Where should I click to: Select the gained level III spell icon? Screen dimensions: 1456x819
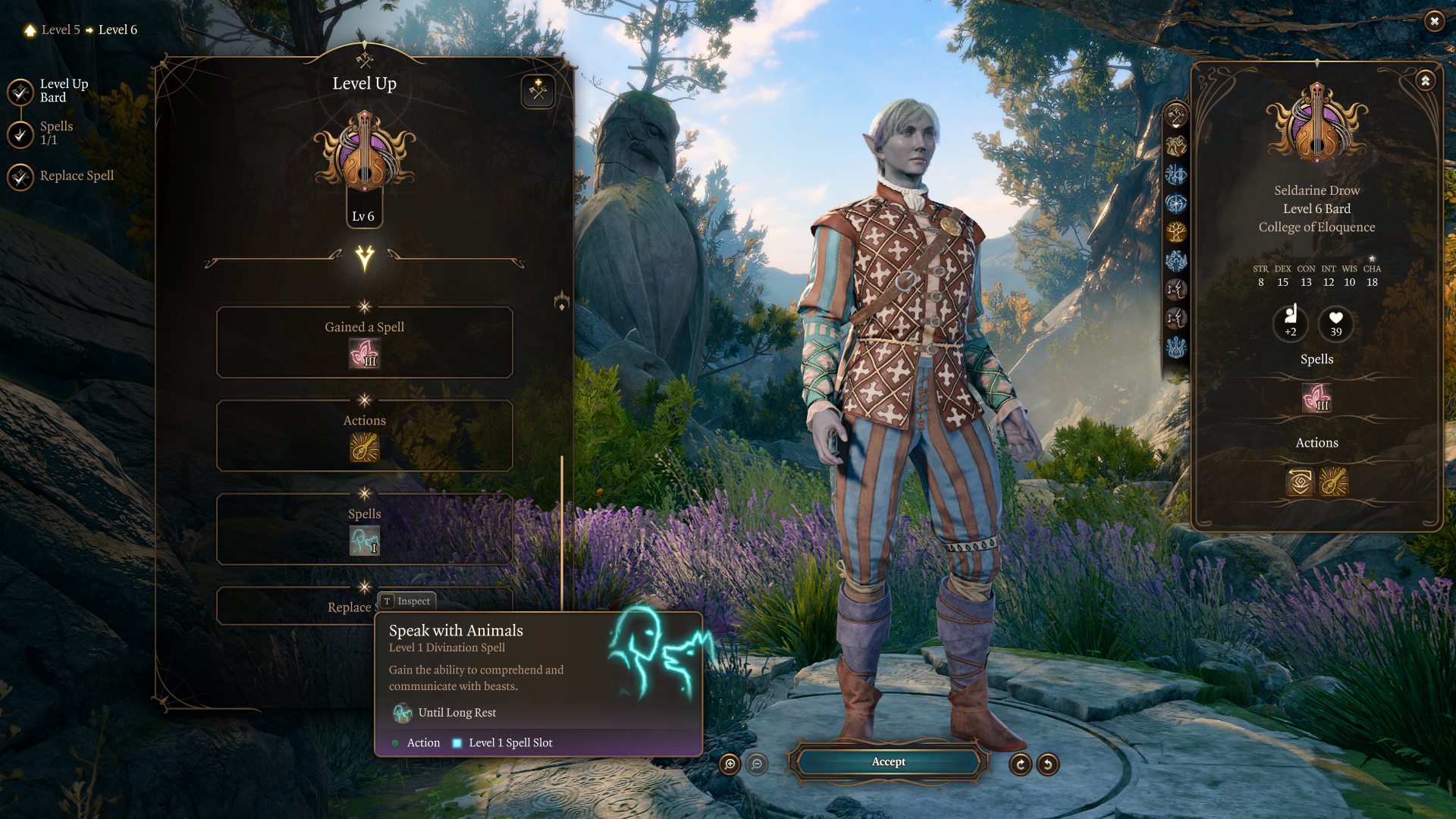coord(364,354)
